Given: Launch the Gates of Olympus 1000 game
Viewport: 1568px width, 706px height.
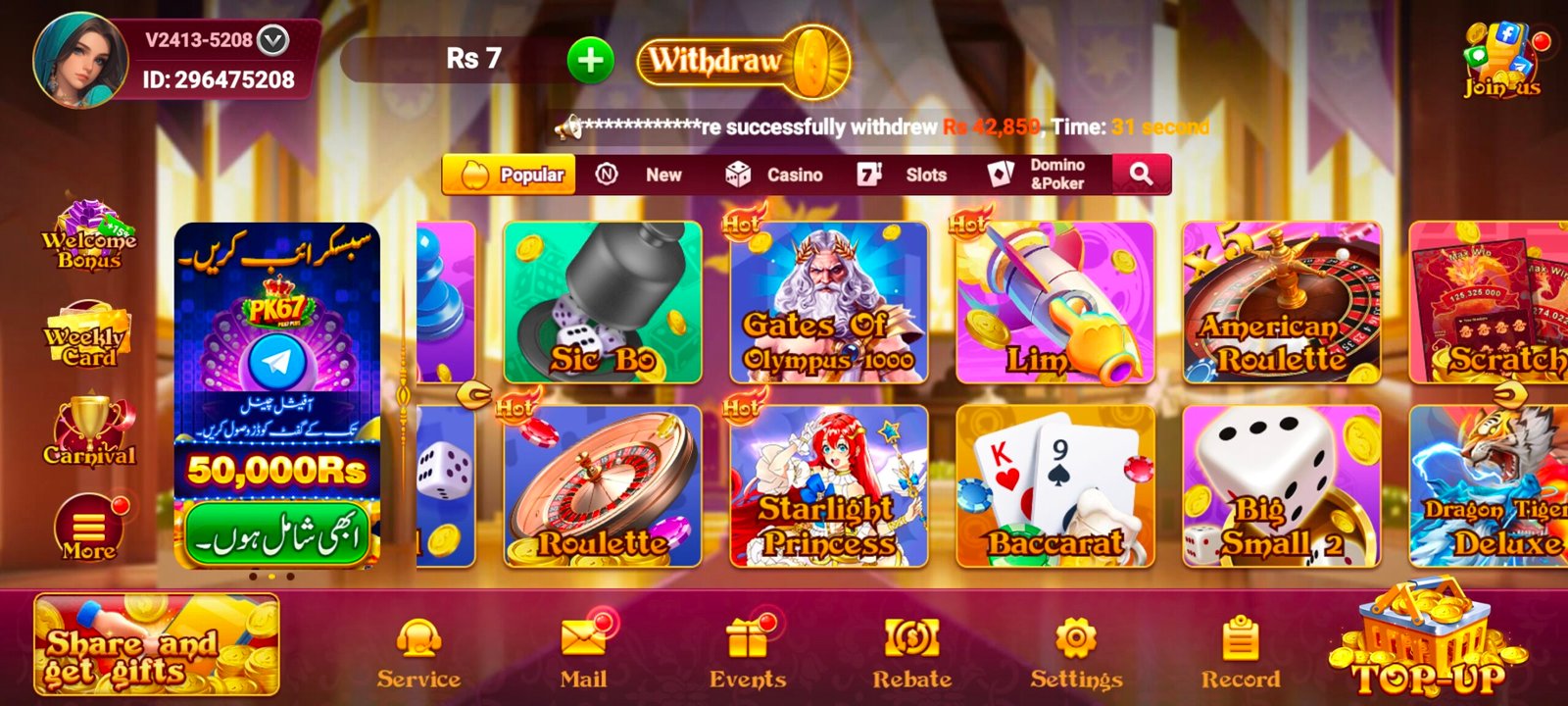Looking at the screenshot, I should click(829, 302).
